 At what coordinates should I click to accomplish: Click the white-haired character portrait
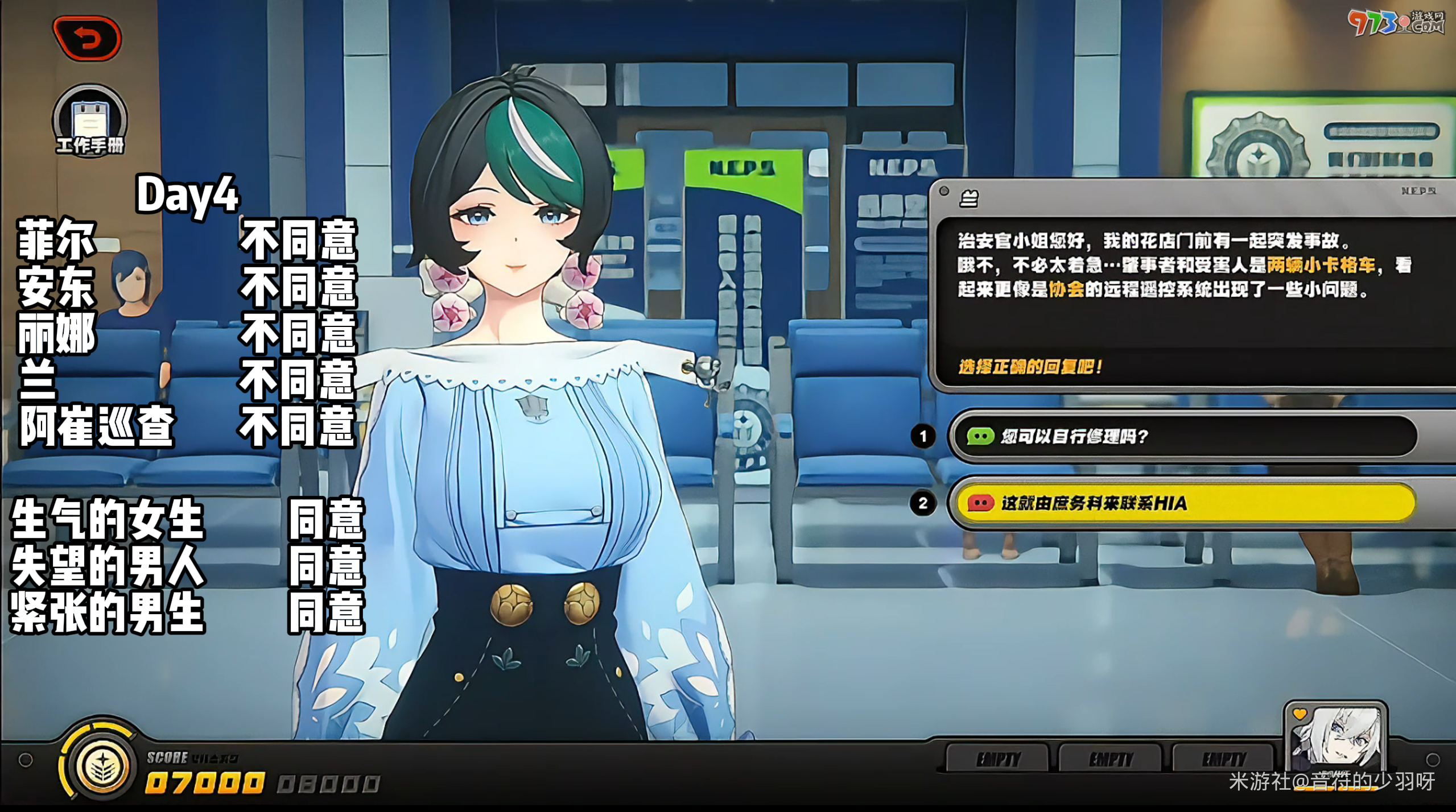pyautogui.click(x=1335, y=738)
